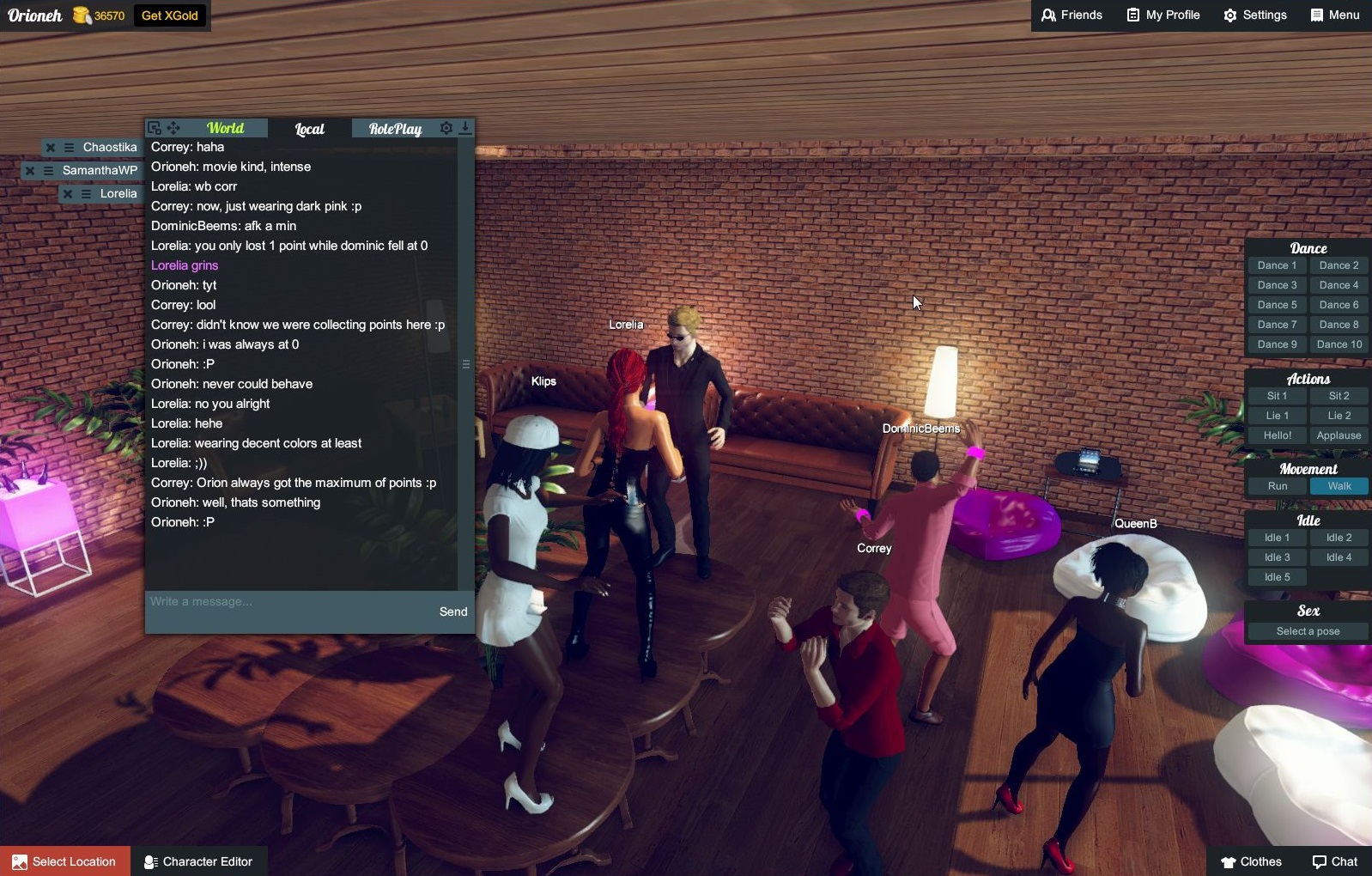The image size is (1372, 876).
Task: Click the chat pop-out icon
Action: [154, 127]
